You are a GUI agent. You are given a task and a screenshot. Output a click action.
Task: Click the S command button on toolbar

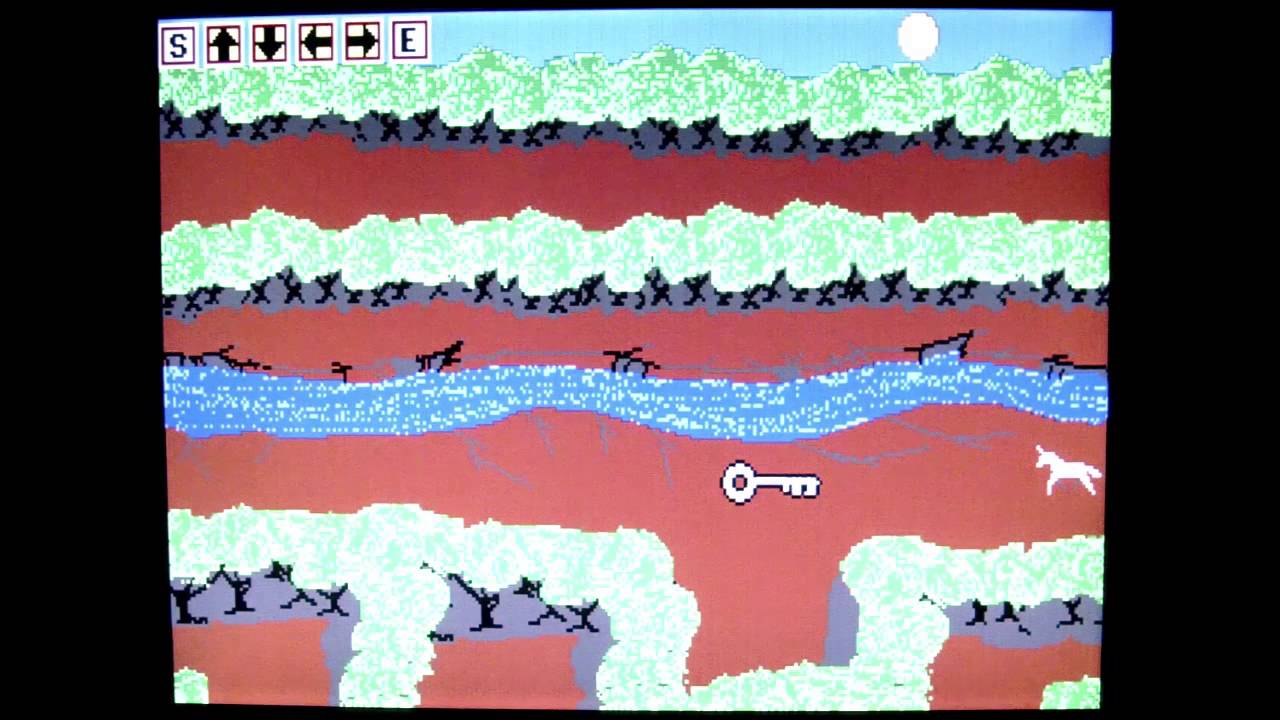coord(176,42)
